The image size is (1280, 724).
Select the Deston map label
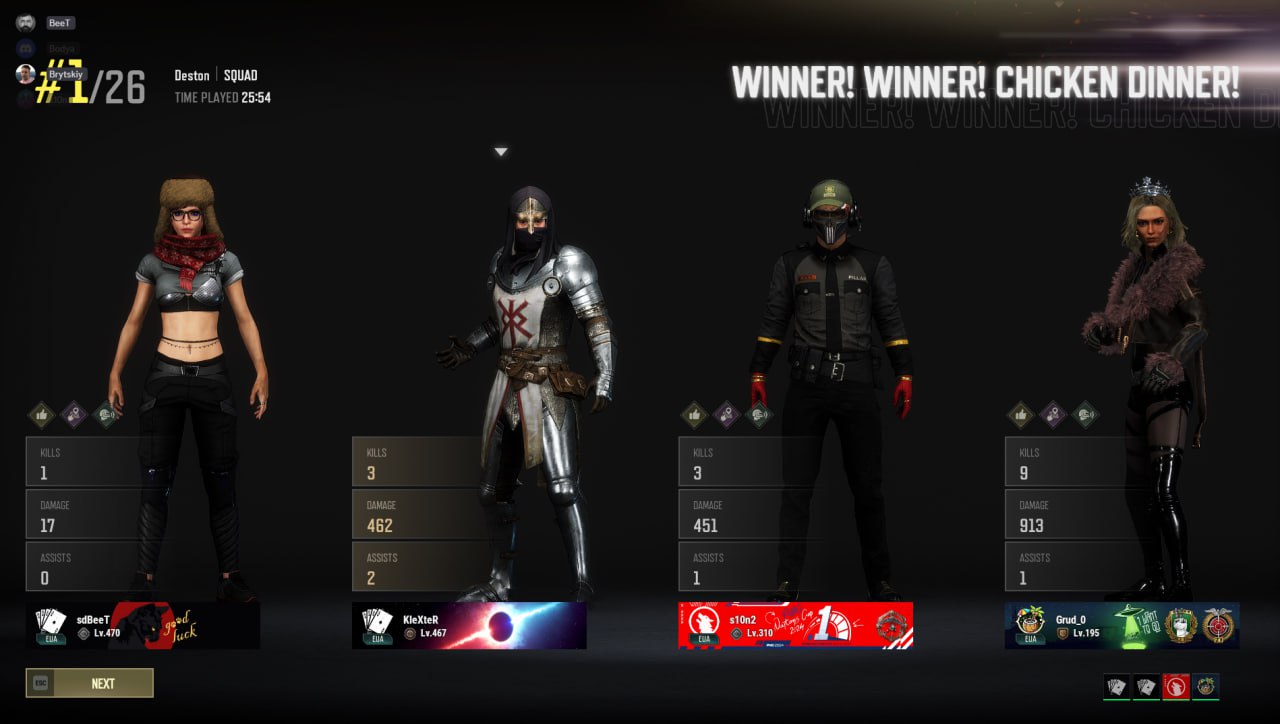click(191, 75)
